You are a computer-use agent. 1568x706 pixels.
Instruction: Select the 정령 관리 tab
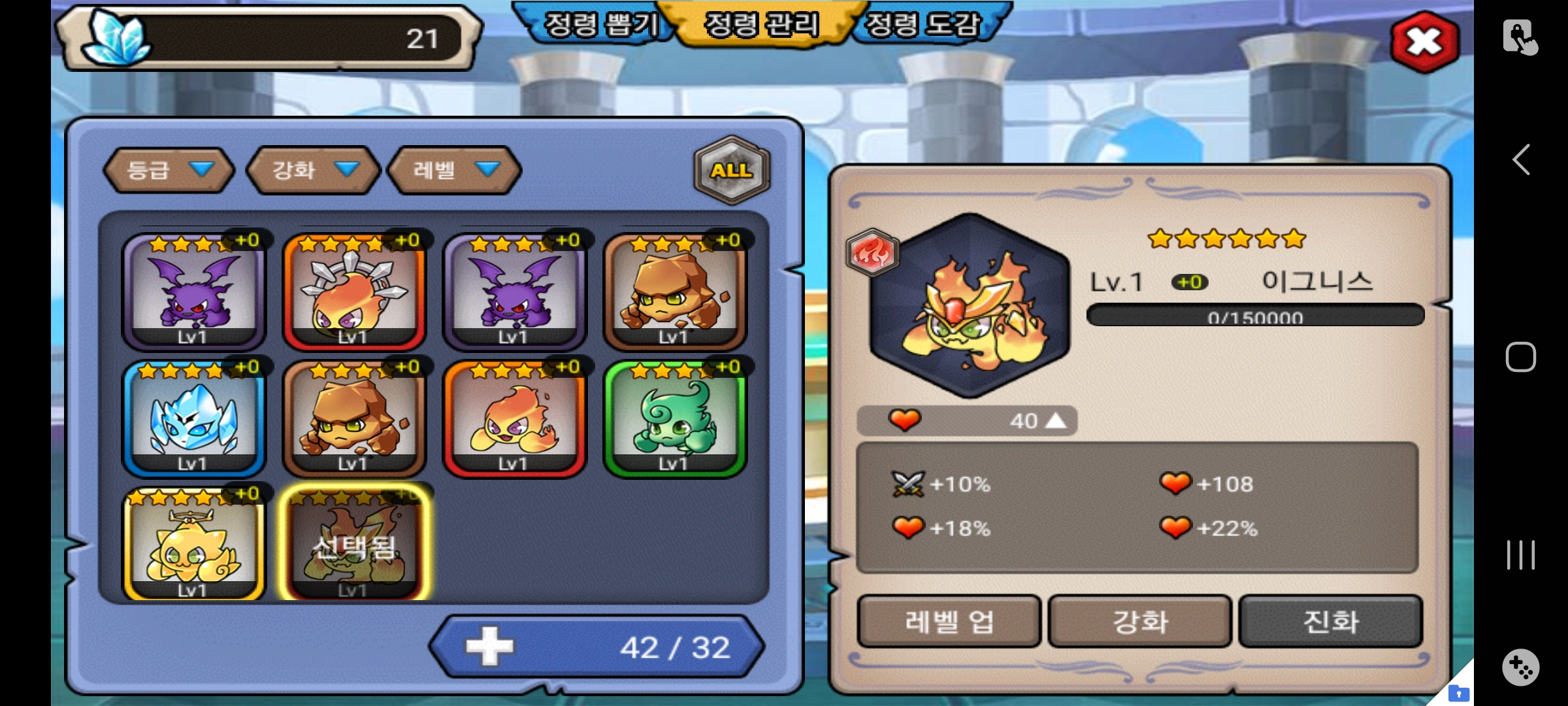pyautogui.click(x=761, y=25)
